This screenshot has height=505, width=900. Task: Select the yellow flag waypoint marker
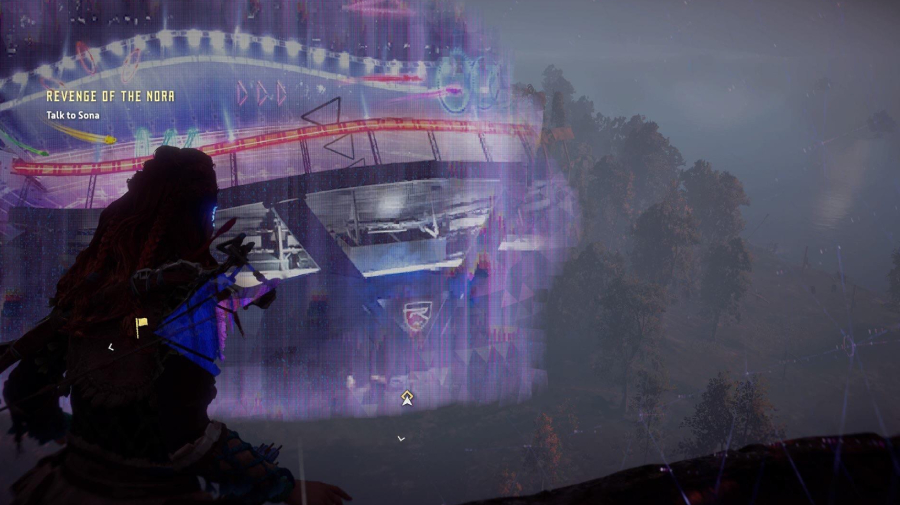(x=142, y=323)
